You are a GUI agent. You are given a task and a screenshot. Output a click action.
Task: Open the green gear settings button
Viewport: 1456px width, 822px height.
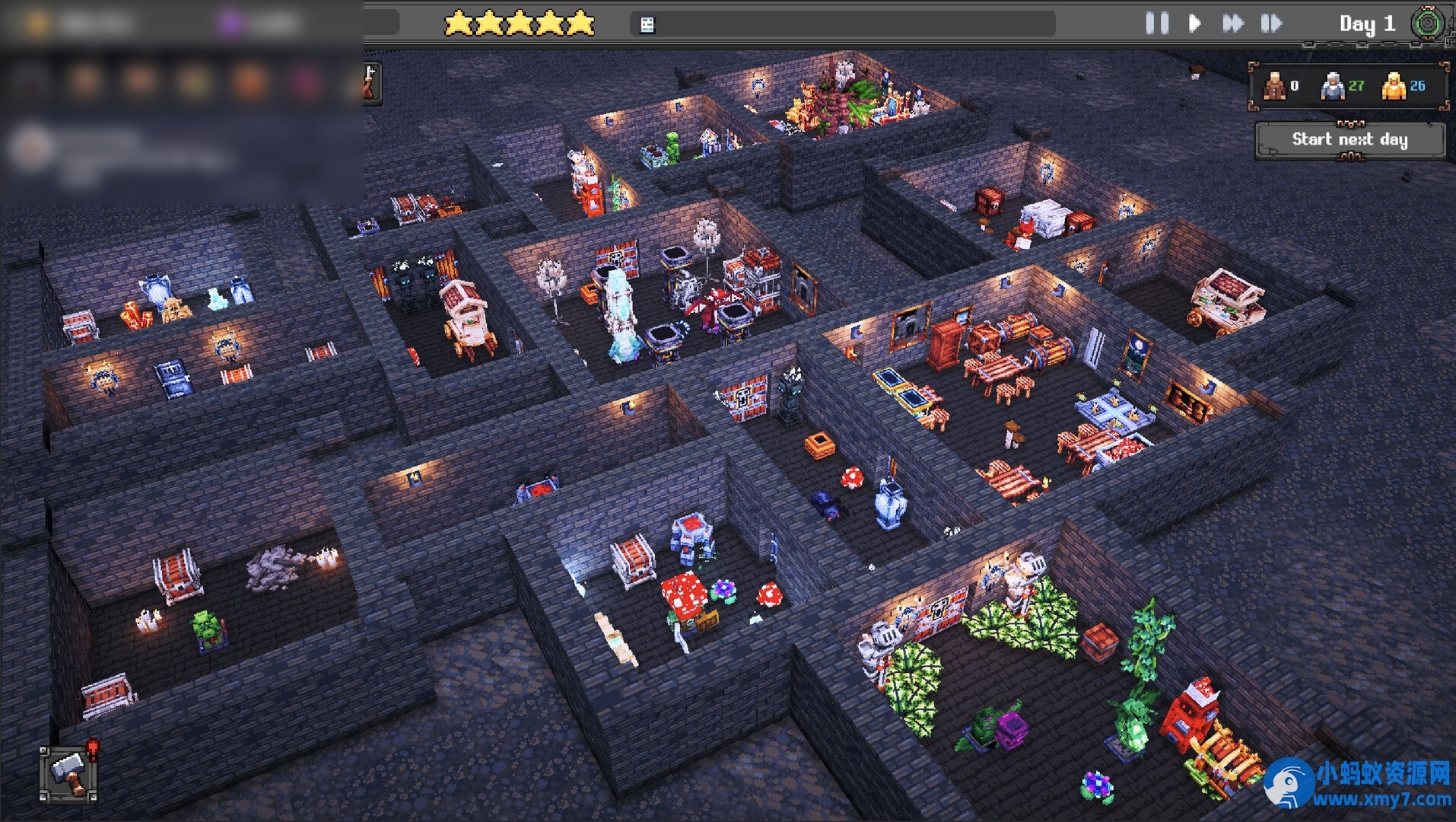pyautogui.click(x=1428, y=24)
